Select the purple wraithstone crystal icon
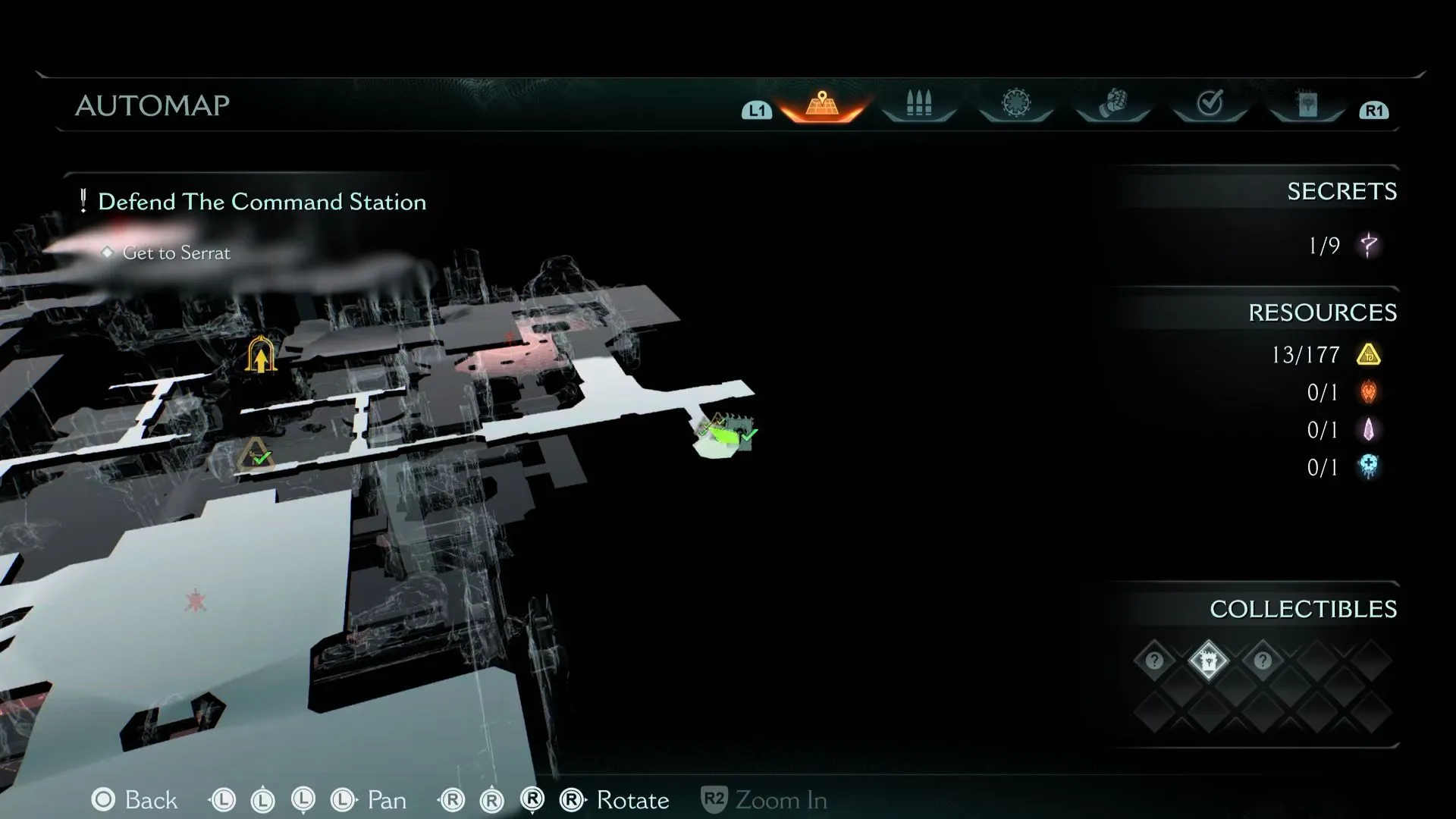1456x819 pixels. coord(1368,430)
